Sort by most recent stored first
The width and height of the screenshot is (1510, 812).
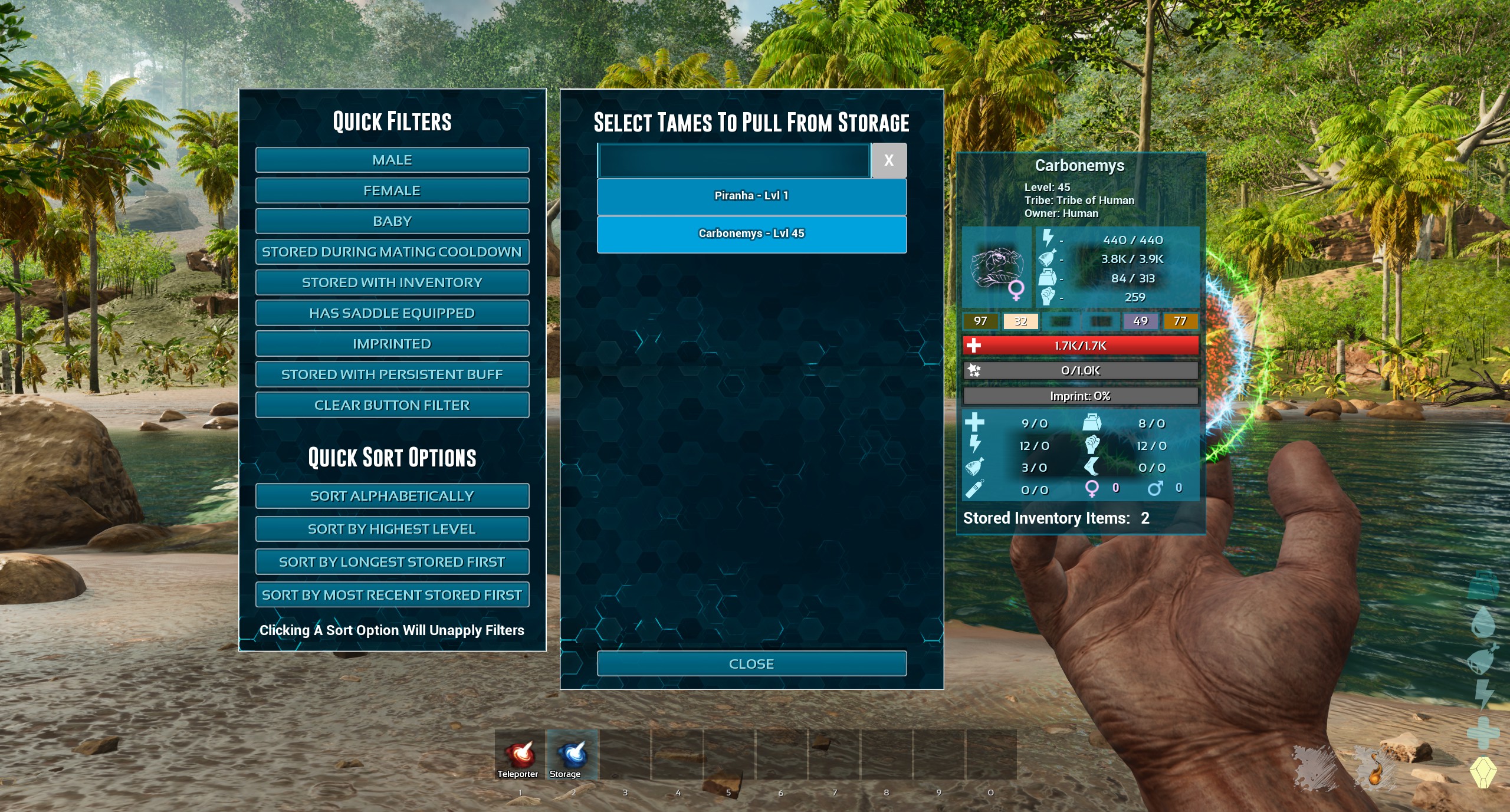[392, 595]
